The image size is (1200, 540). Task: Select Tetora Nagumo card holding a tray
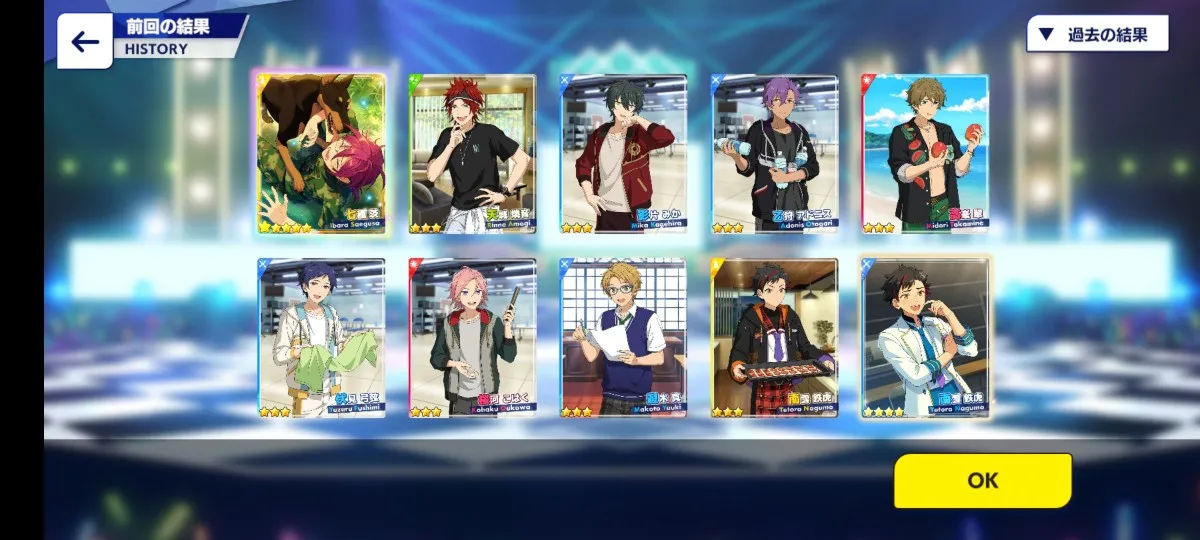(775, 338)
